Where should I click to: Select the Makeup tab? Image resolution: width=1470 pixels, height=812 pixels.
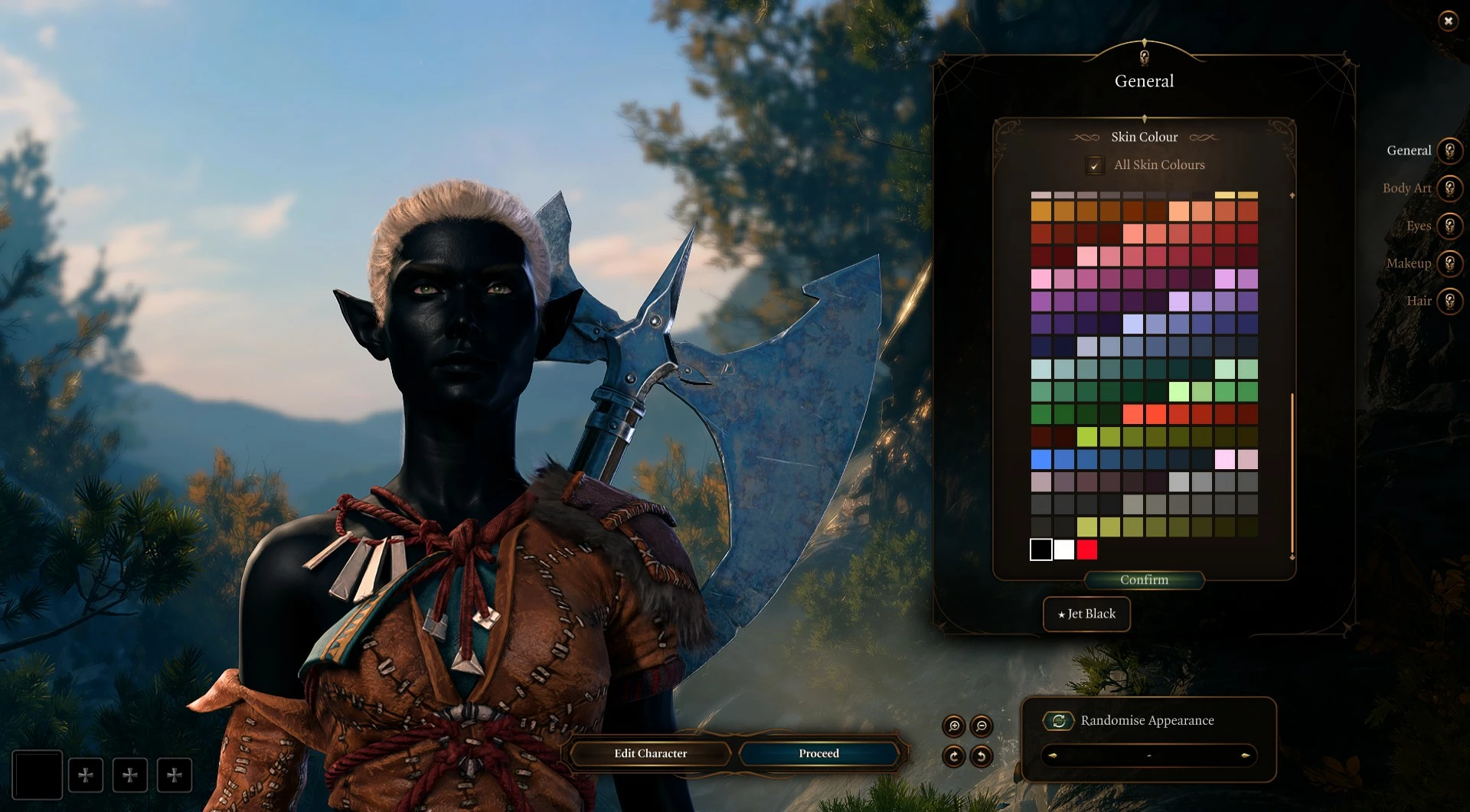tap(1449, 263)
